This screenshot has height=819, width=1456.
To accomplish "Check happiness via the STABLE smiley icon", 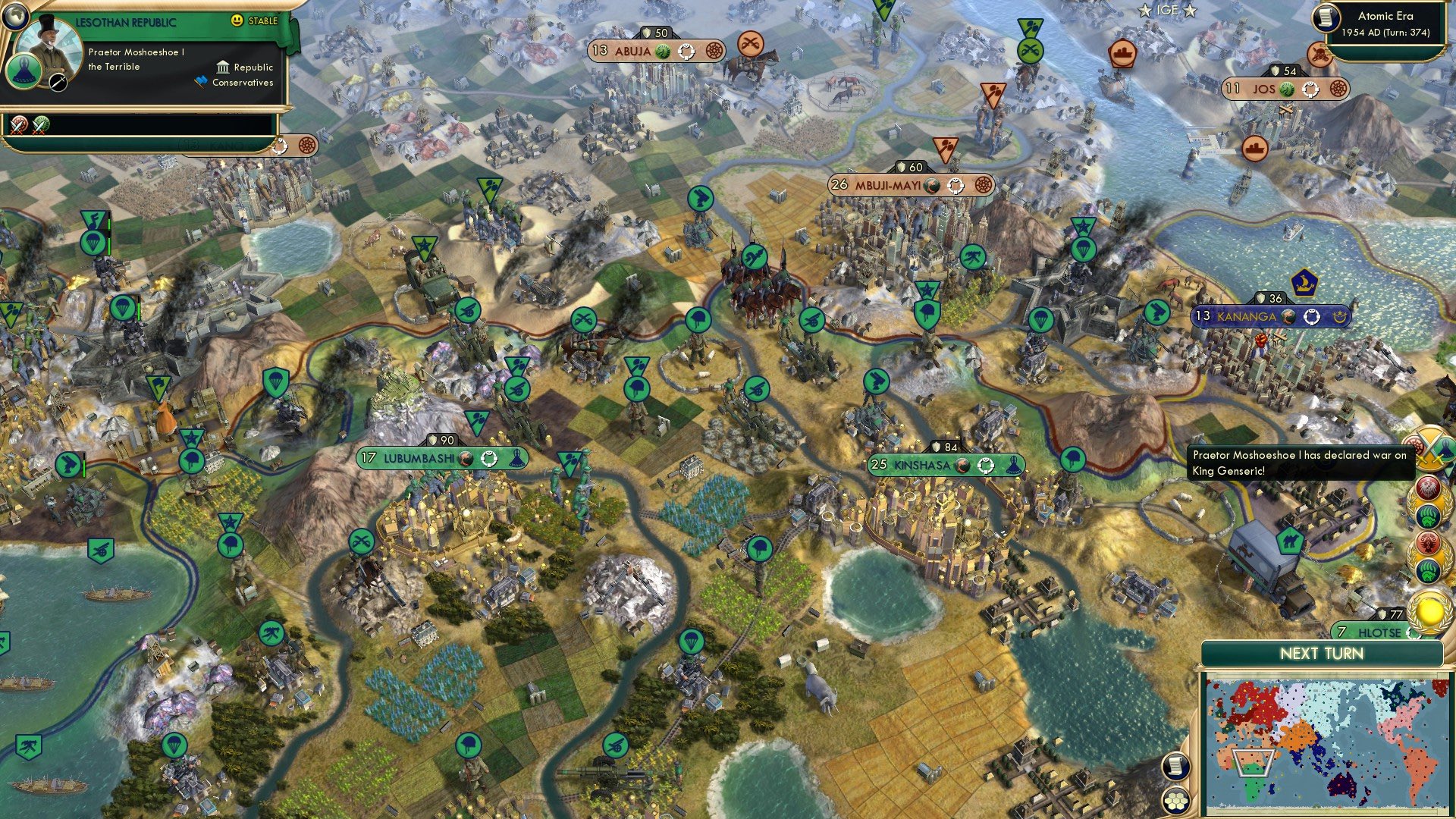I will coord(237,20).
